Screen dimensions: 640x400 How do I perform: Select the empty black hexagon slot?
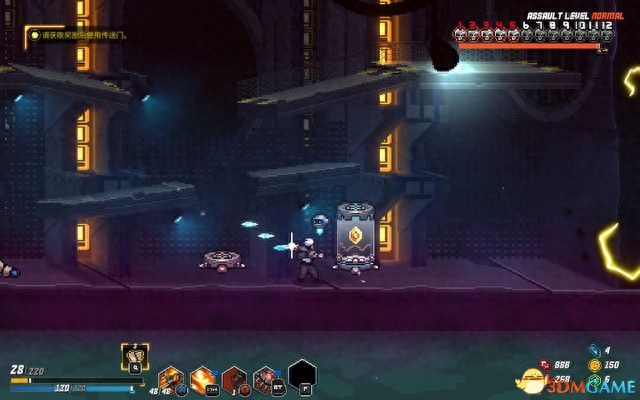pos(302,375)
